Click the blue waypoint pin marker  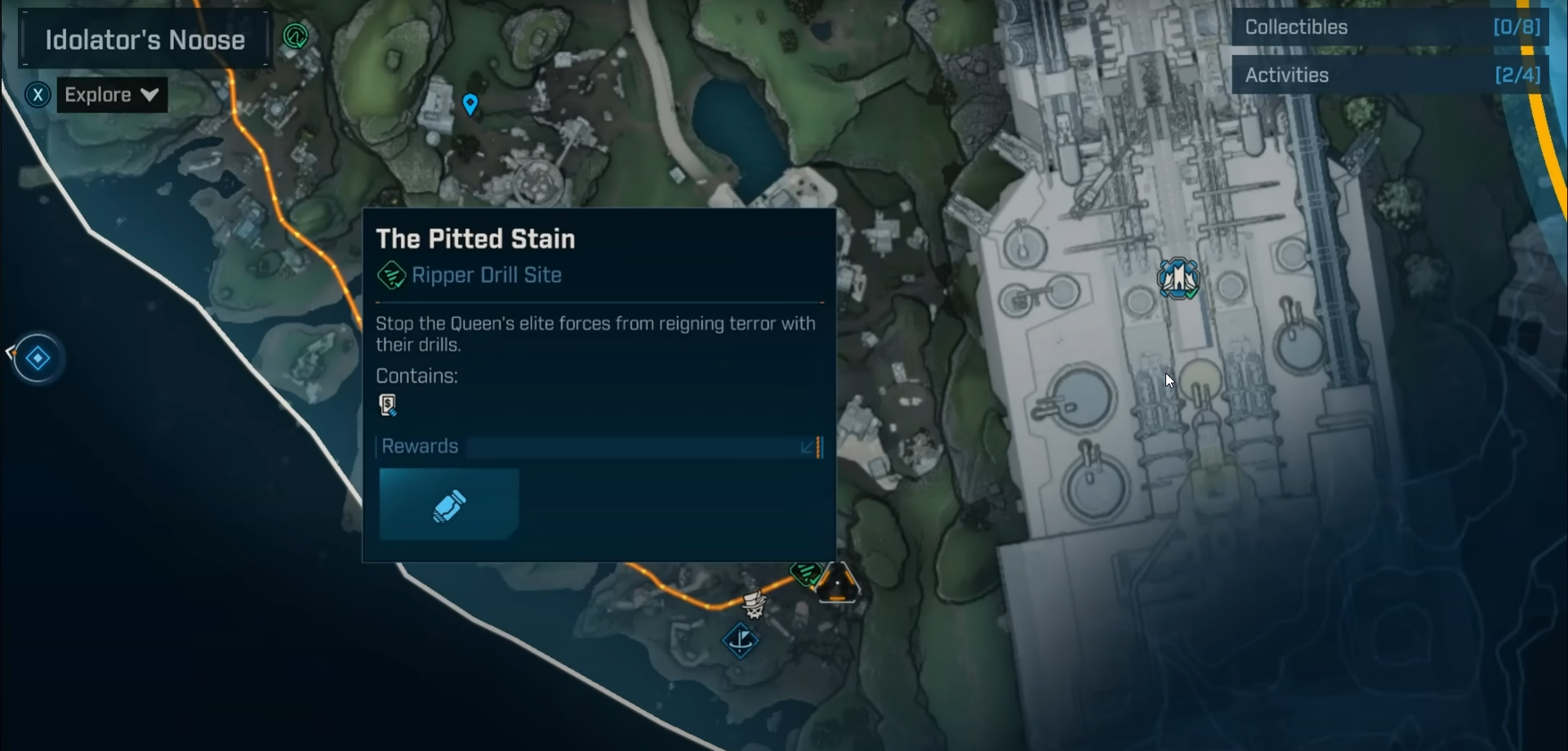pyautogui.click(x=470, y=104)
